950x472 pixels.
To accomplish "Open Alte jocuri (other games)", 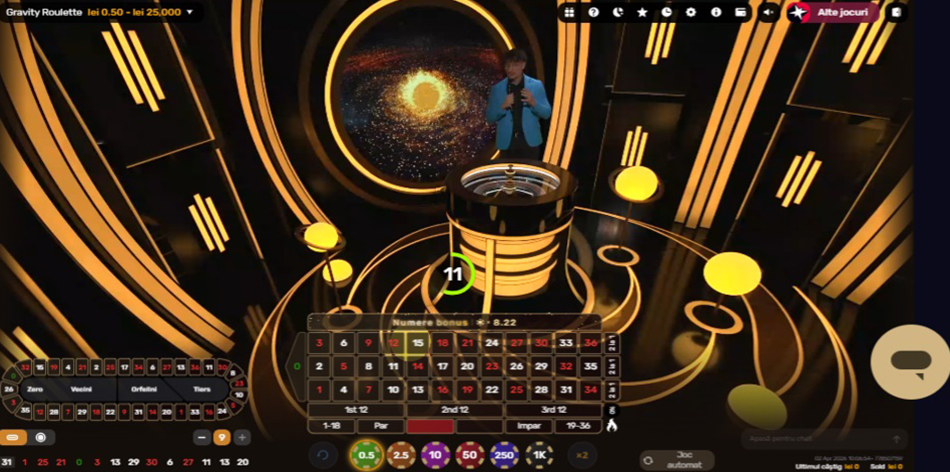I will (x=832, y=12).
